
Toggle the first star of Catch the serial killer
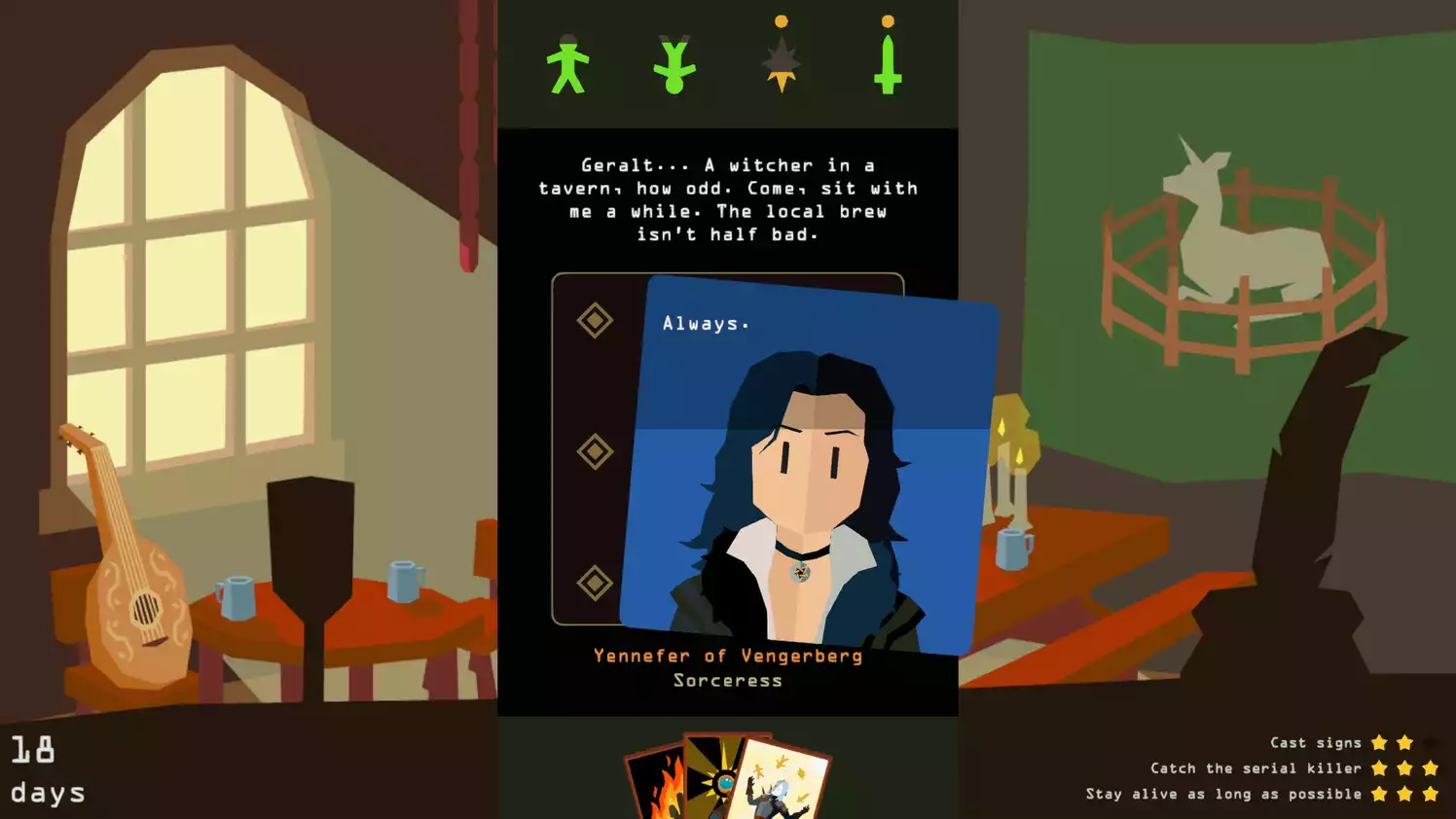1379,767
